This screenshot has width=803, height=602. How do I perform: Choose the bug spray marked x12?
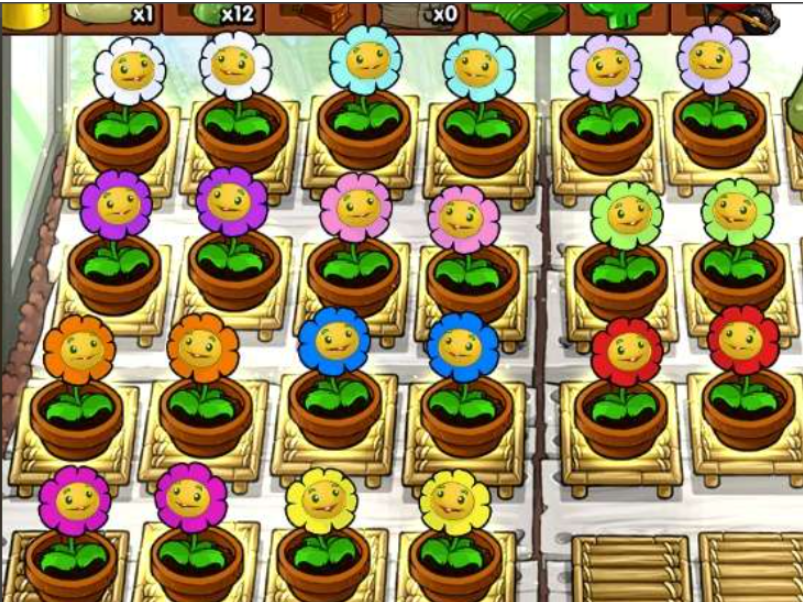tap(221, 14)
